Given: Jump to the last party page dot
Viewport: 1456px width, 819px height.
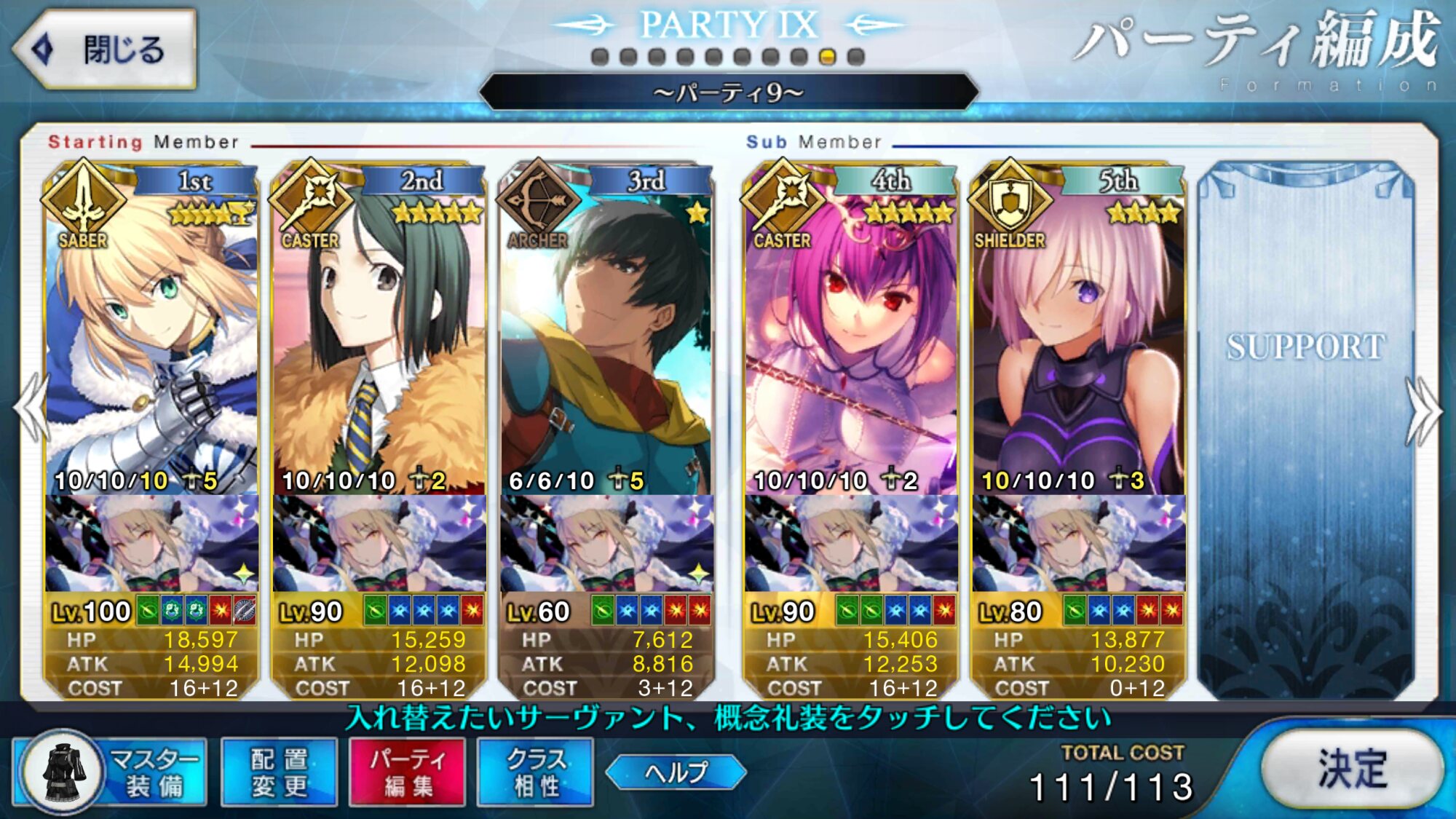Looking at the screenshot, I should tap(856, 57).
